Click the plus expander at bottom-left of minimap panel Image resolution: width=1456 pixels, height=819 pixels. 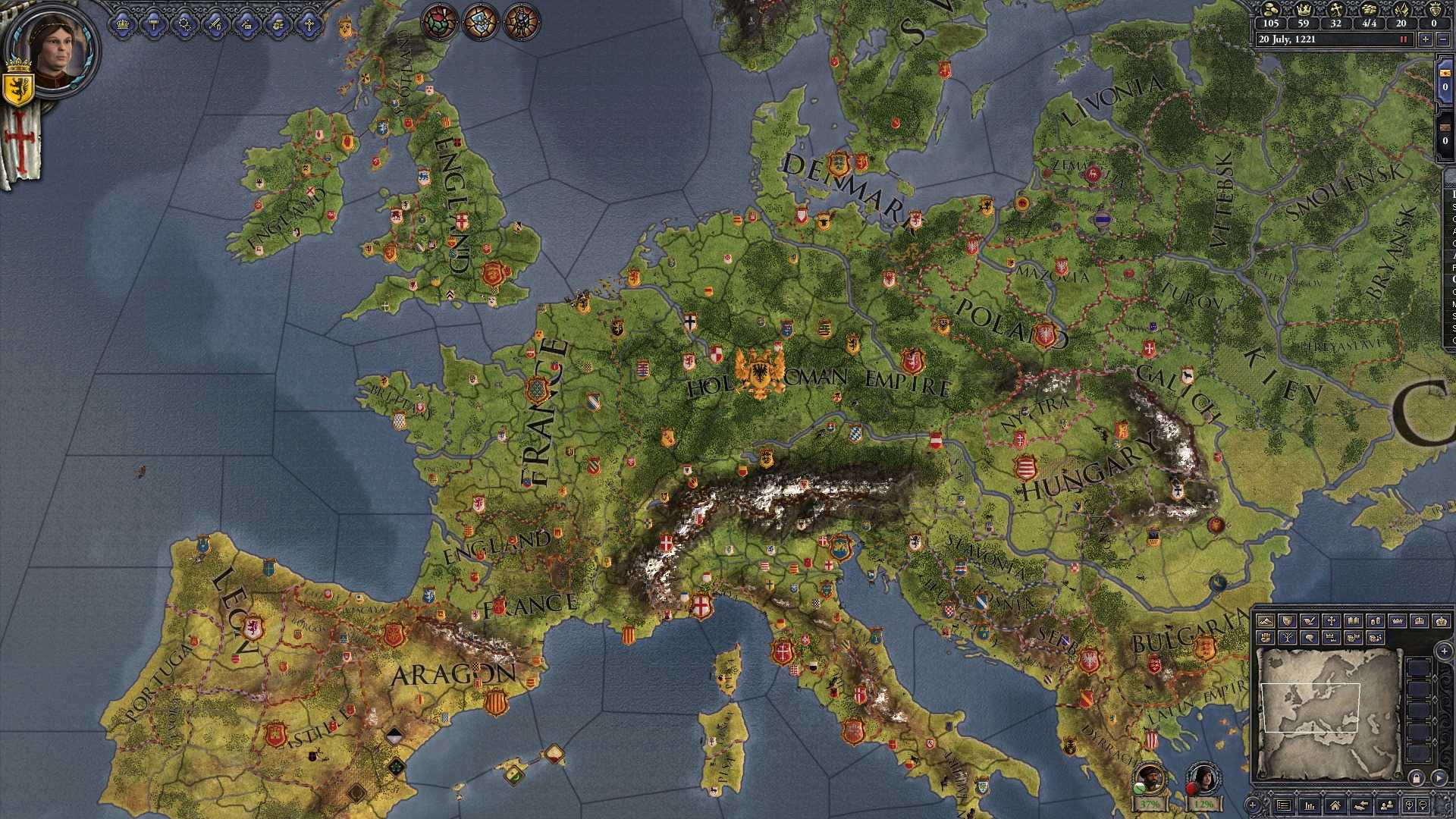point(1253,805)
